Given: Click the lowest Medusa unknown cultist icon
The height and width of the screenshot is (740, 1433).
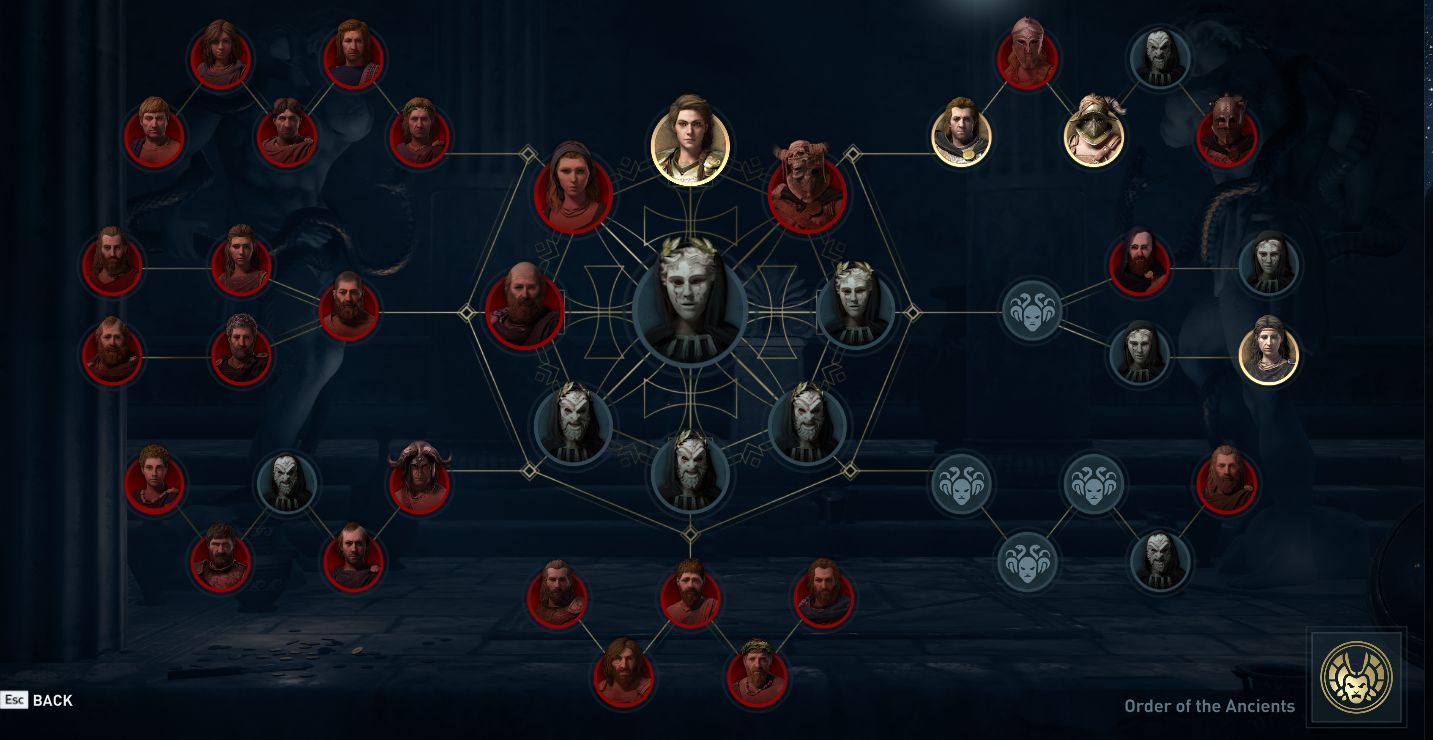Looking at the screenshot, I should [1028, 564].
